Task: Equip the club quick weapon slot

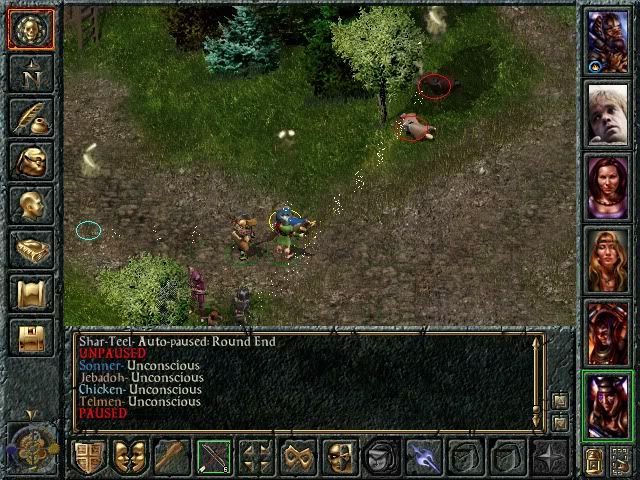Action: (172, 457)
